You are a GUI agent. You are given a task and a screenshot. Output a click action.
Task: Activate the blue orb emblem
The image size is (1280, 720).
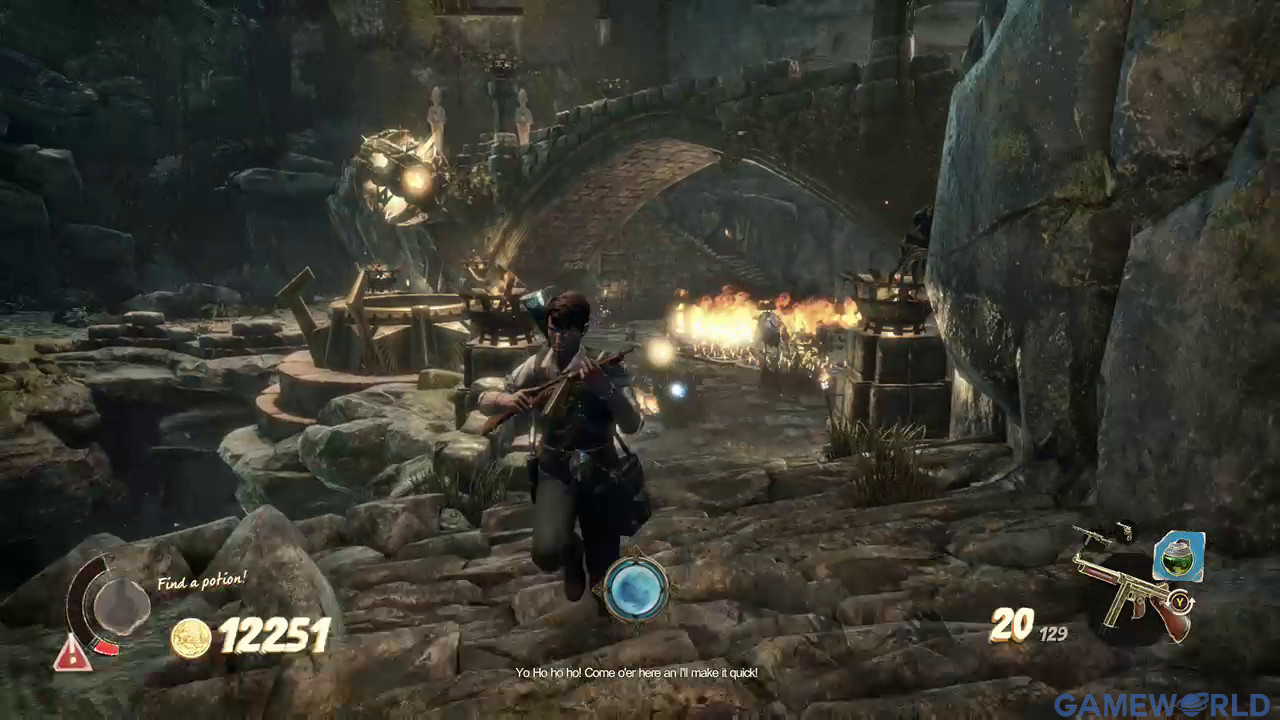coord(634,588)
